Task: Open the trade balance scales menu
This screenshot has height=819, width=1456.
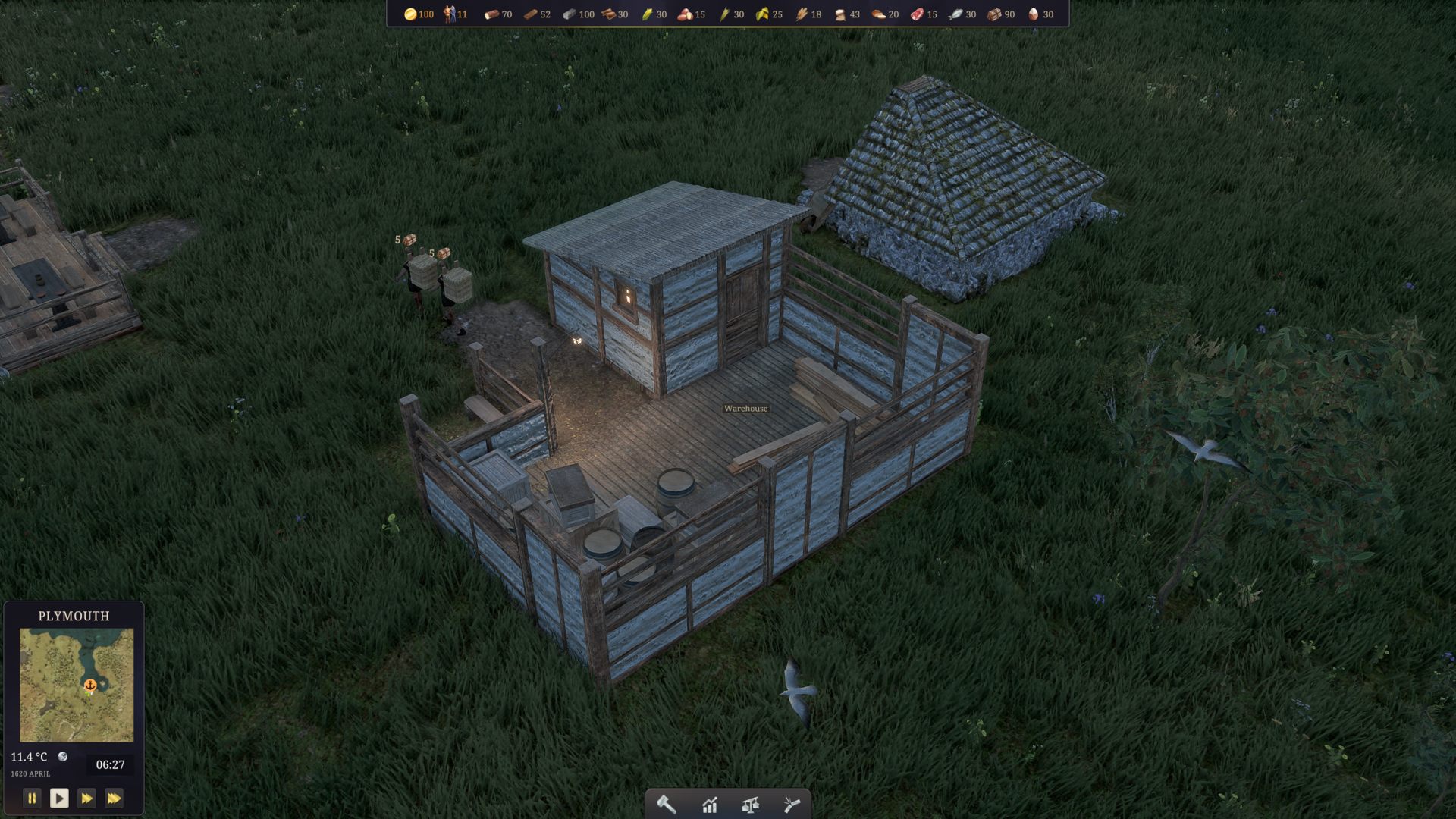Action: point(751,805)
